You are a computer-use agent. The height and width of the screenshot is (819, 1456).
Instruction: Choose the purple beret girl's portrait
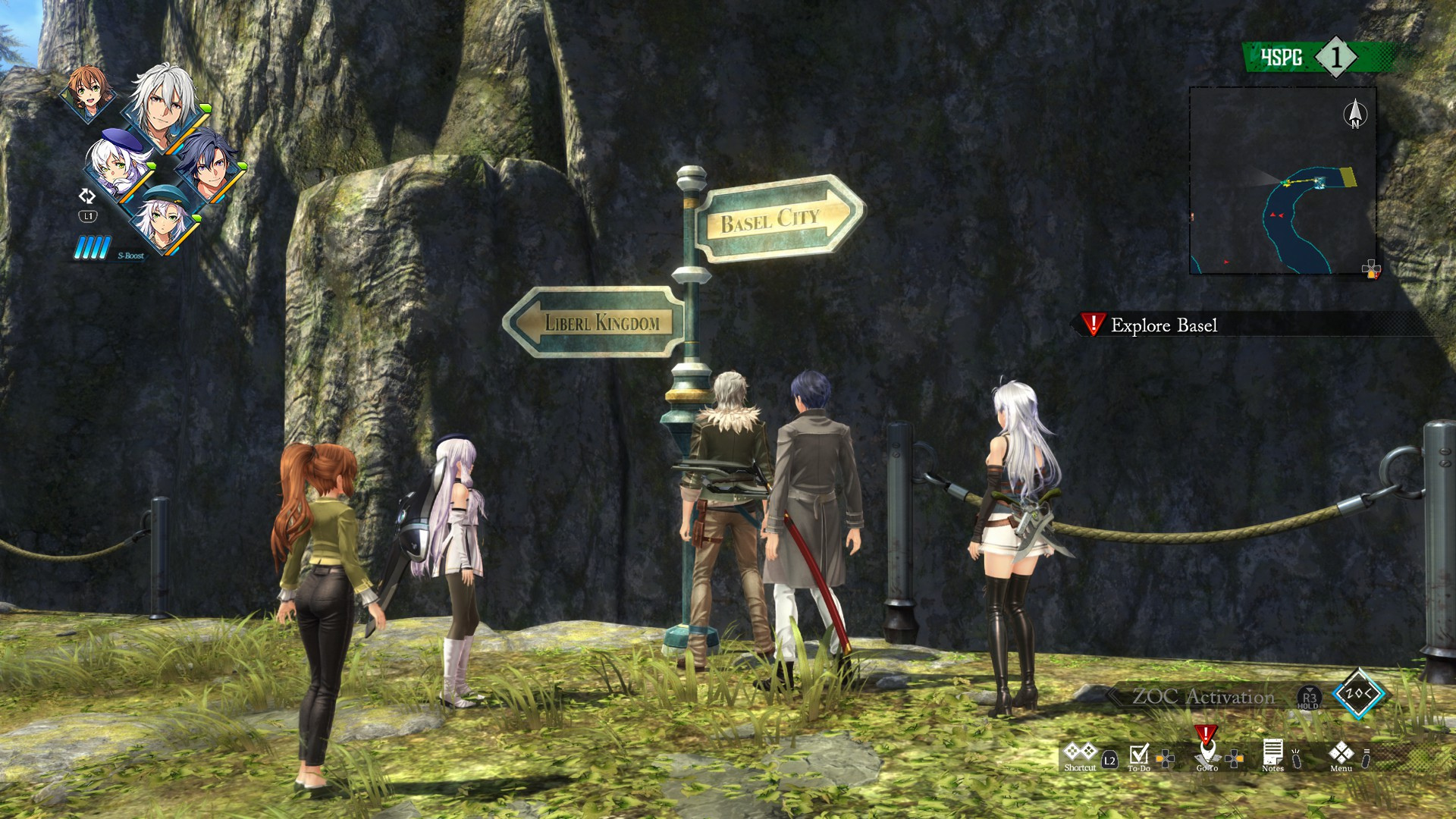click(118, 165)
